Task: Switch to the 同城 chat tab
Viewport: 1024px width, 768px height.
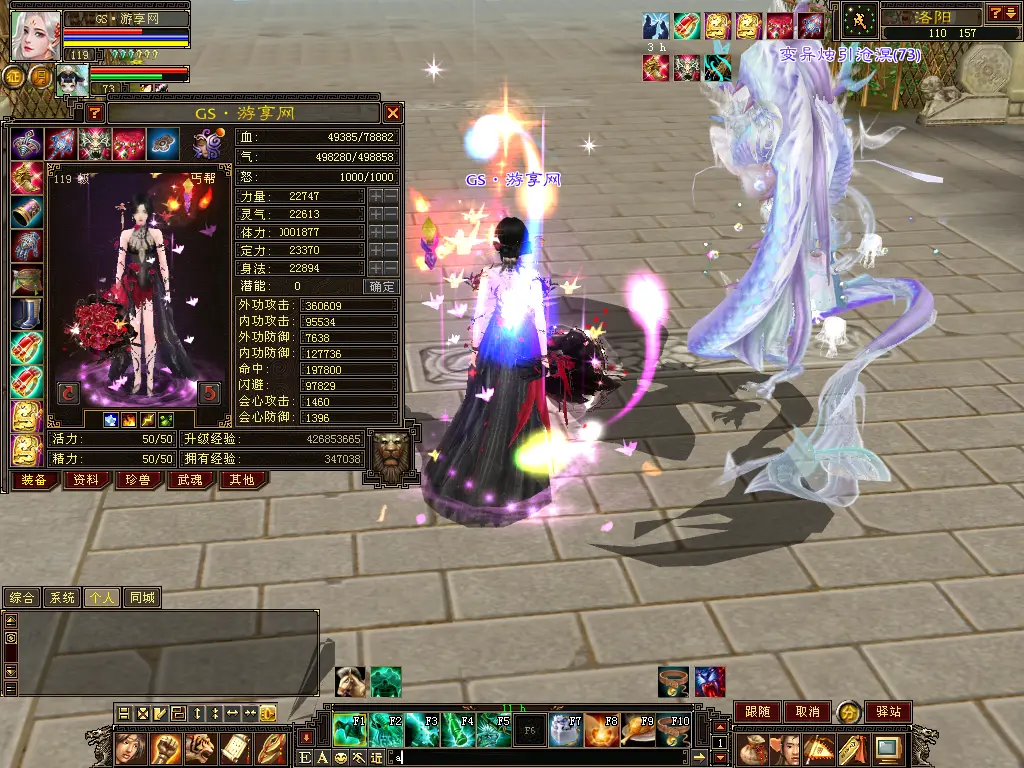Action: (x=142, y=598)
